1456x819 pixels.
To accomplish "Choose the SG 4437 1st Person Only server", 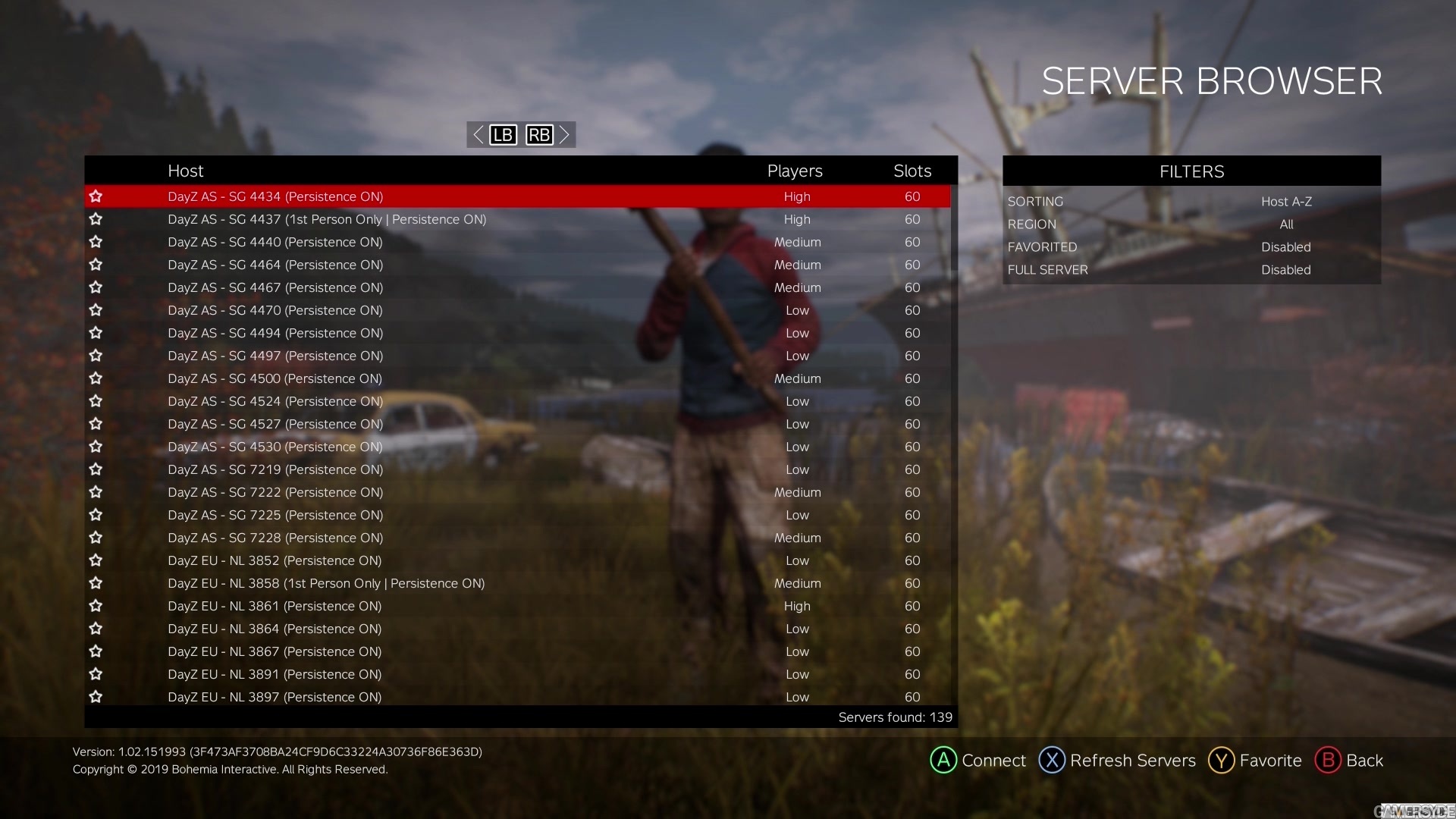I will pos(327,219).
